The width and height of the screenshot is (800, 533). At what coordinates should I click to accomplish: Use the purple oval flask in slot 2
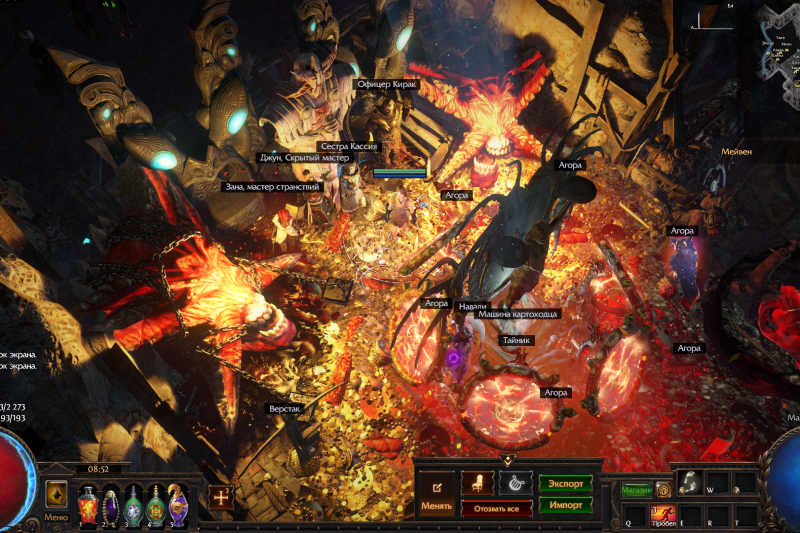pyautogui.click(x=111, y=504)
